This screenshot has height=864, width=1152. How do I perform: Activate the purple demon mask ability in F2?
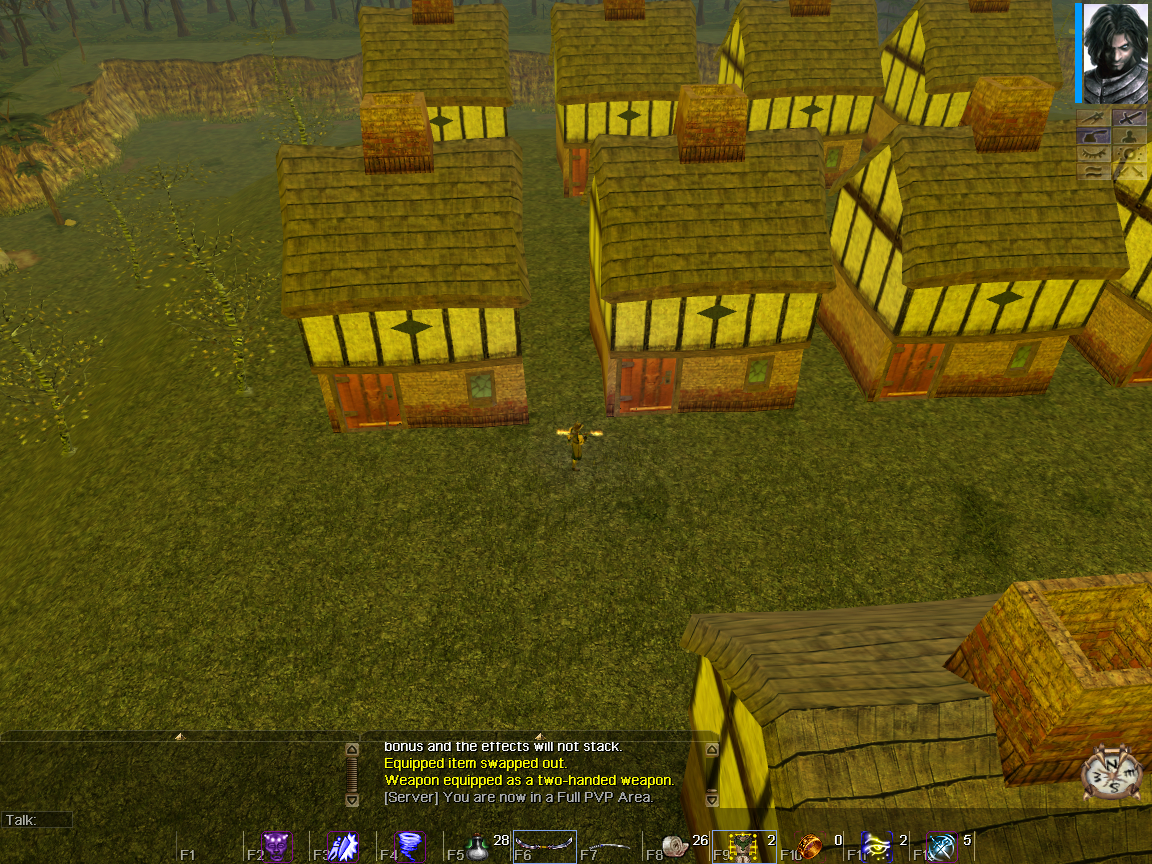click(277, 847)
